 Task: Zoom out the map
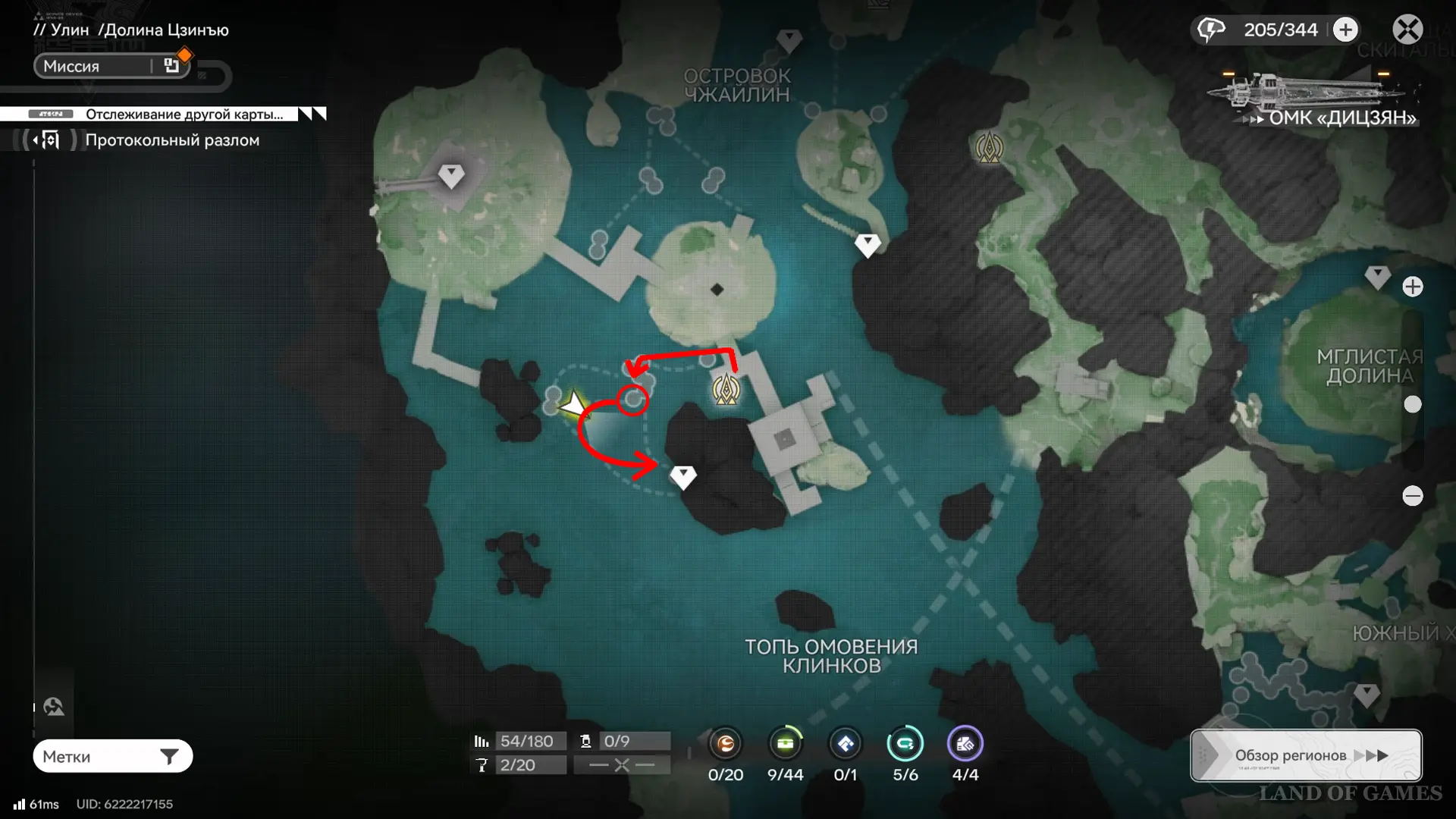1412,496
